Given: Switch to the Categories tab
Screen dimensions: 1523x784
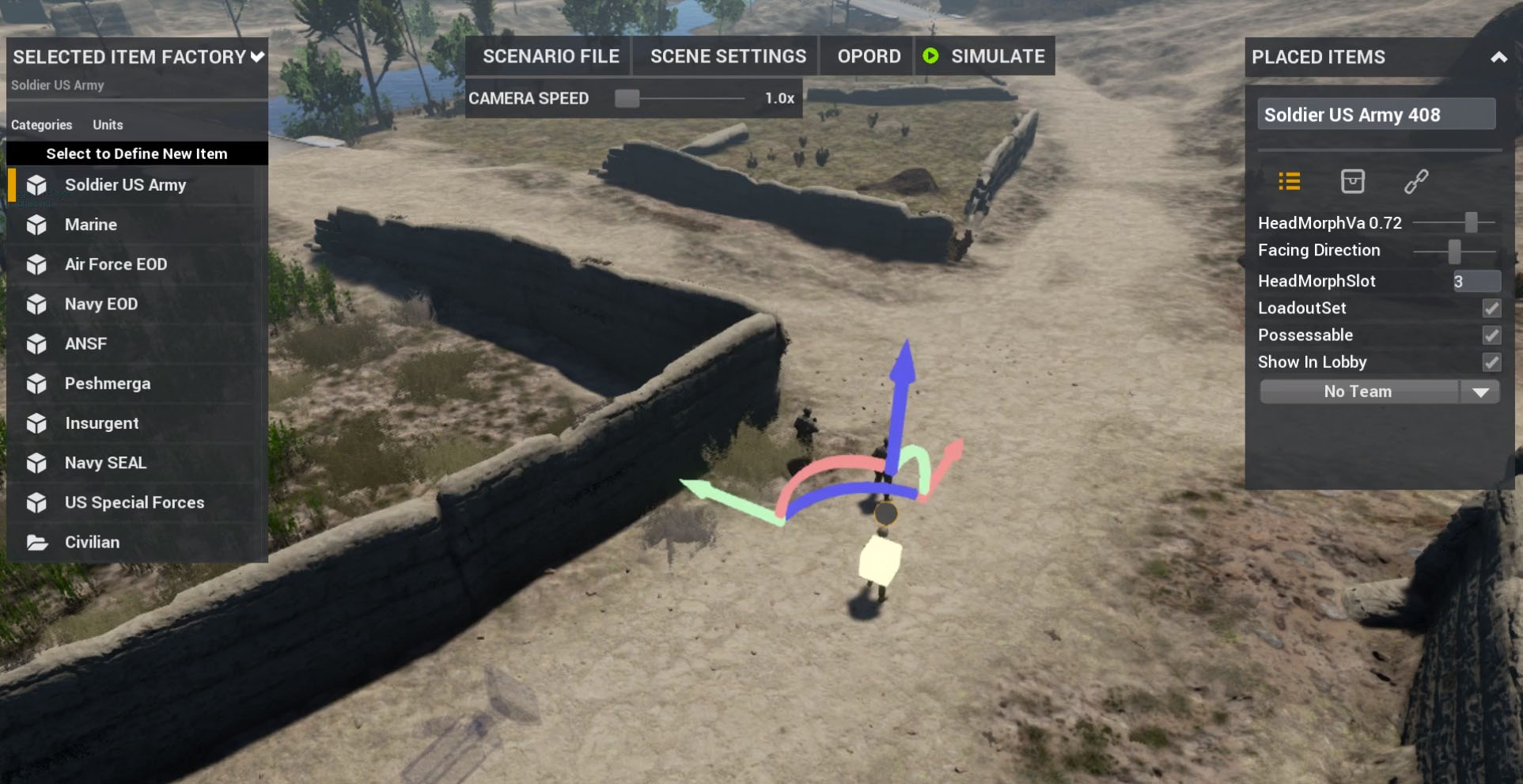Looking at the screenshot, I should [41, 125].
